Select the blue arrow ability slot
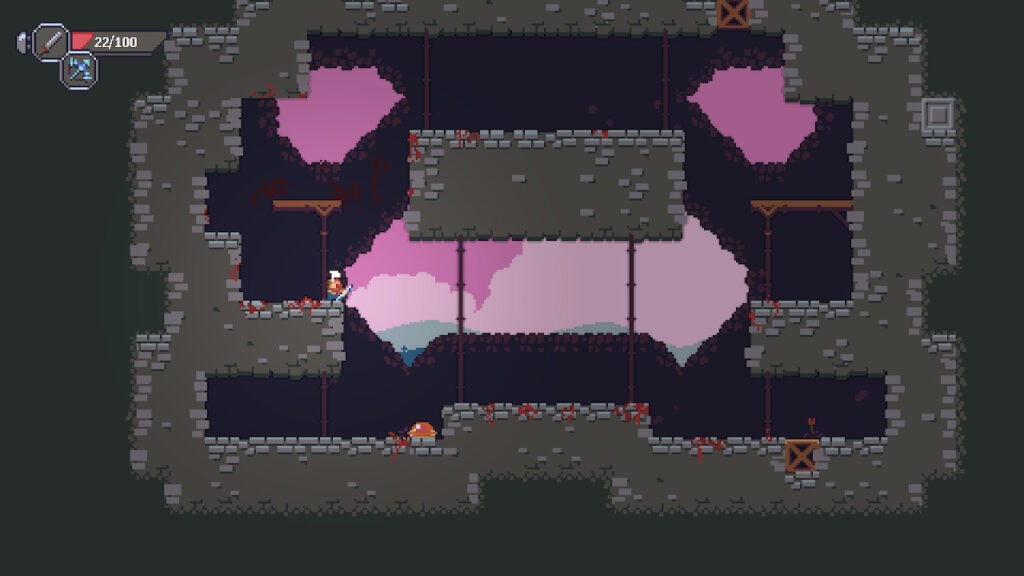Viewport: 1024px width, 576px height. click(79, 69)
